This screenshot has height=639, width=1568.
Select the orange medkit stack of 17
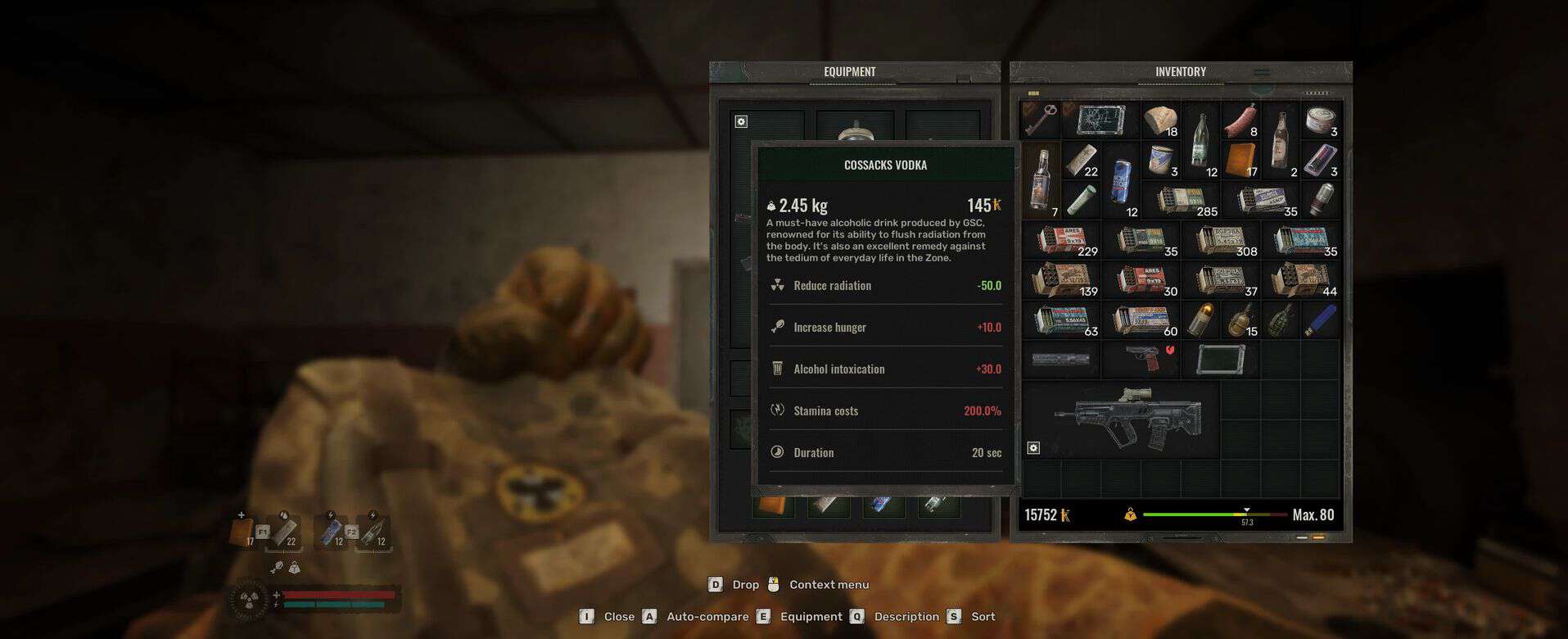[1240, 160]
